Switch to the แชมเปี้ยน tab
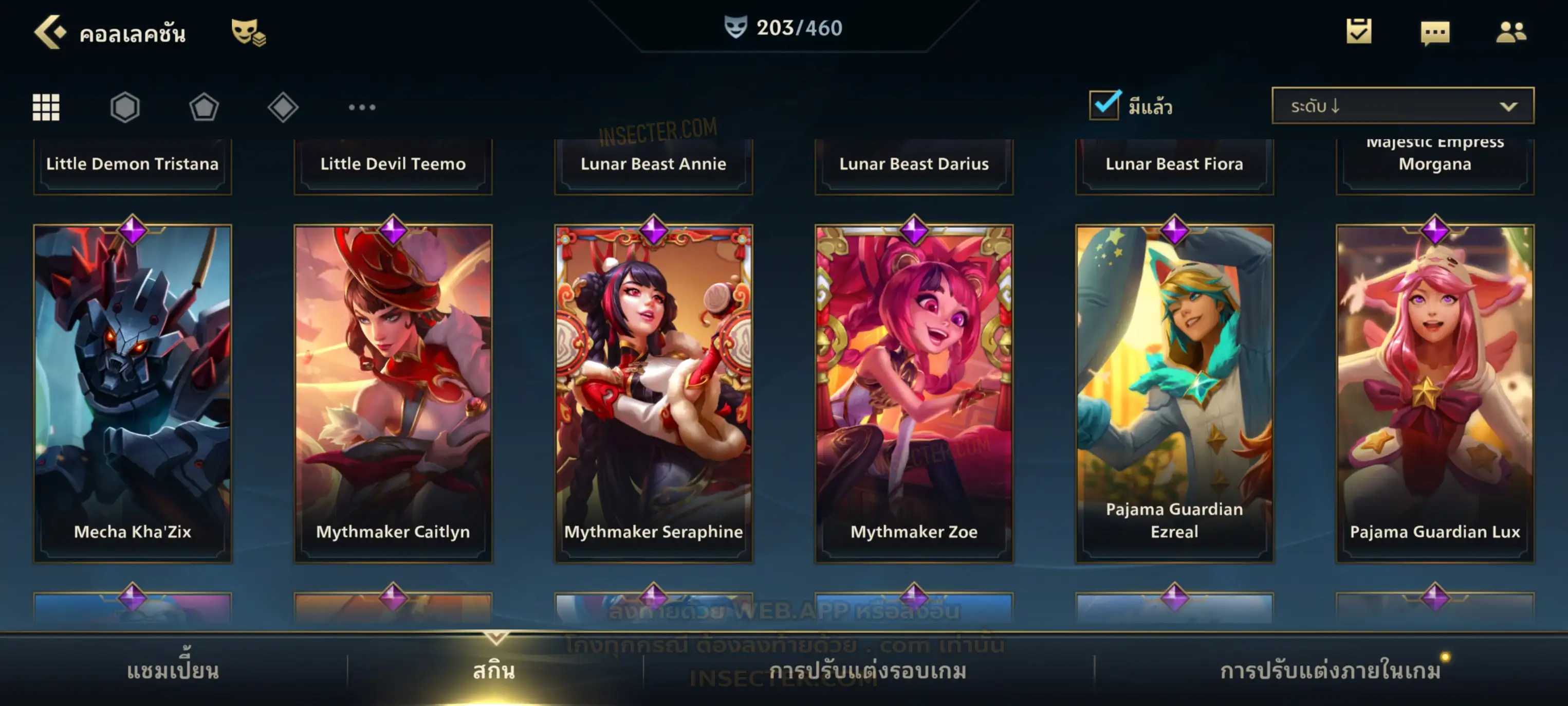 click(173, 671)
